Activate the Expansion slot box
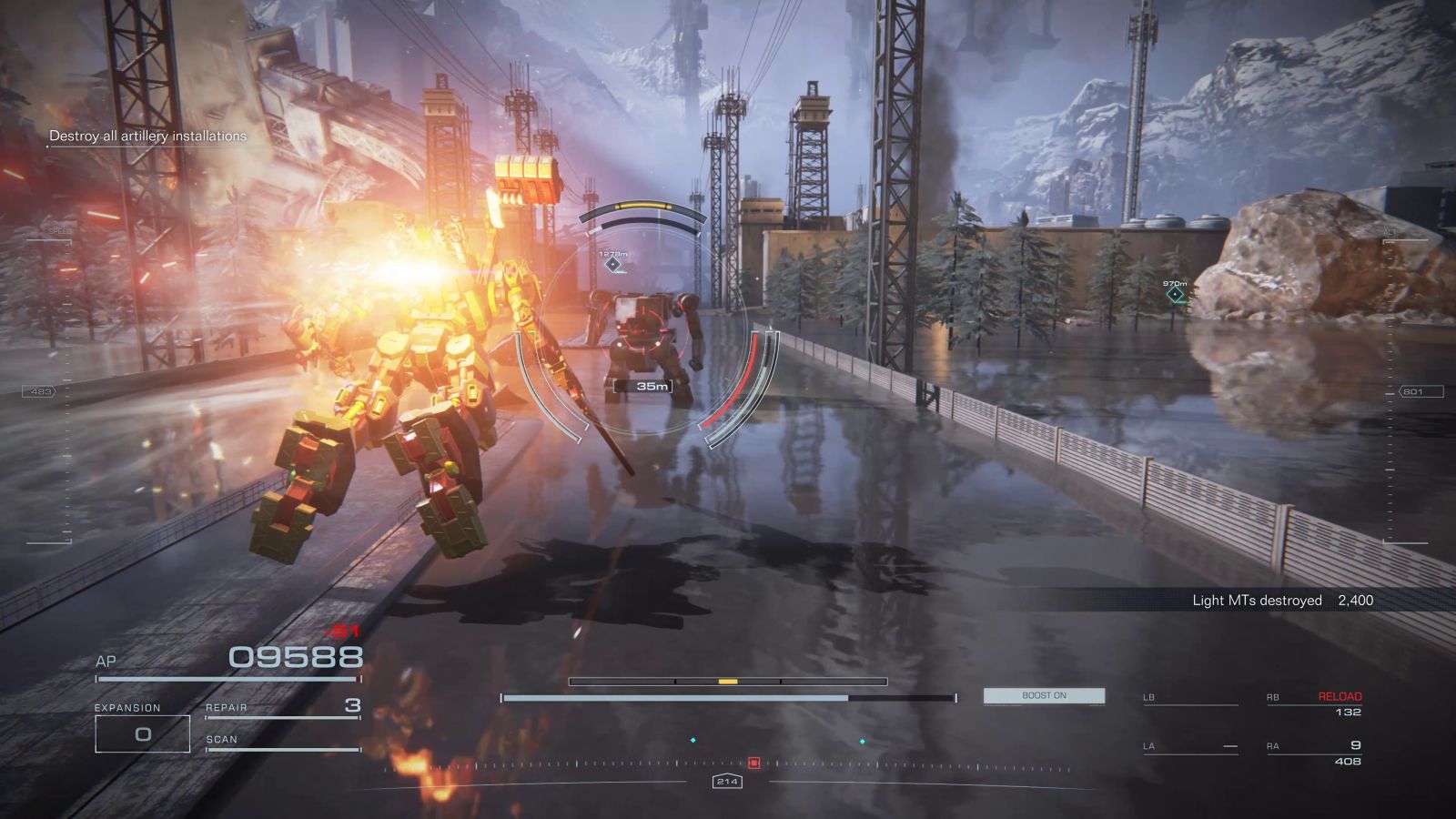This screenshot has height=819, width=1456. click(143, 733)
